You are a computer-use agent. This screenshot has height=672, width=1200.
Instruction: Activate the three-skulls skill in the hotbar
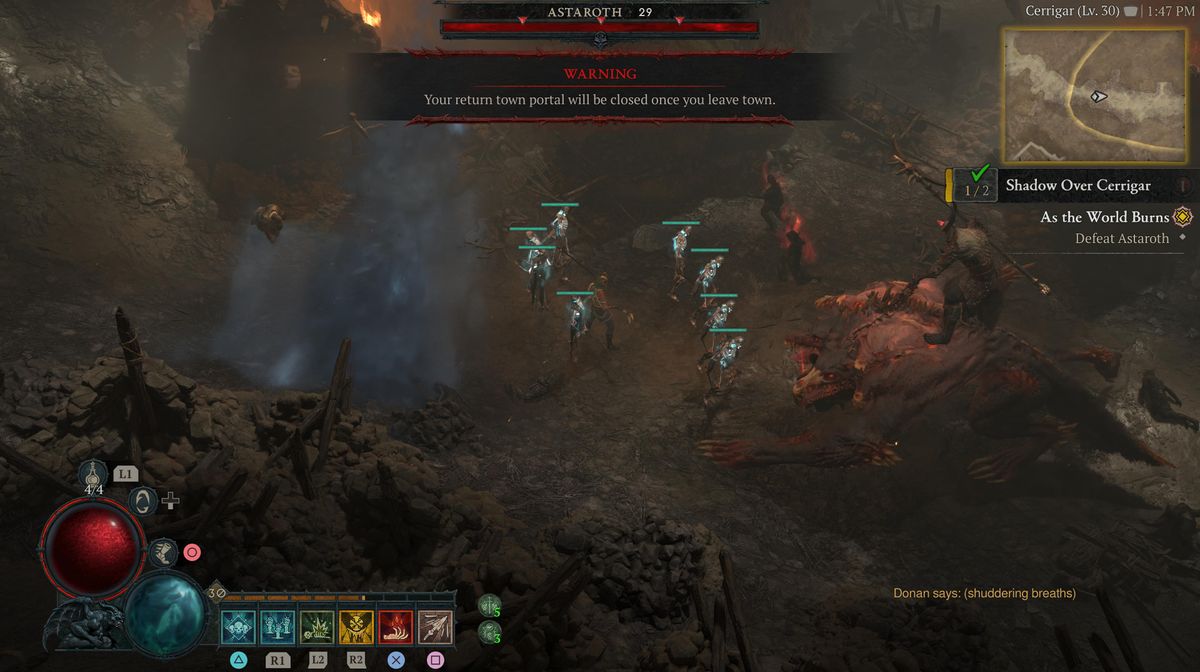[x=239, y=627]
